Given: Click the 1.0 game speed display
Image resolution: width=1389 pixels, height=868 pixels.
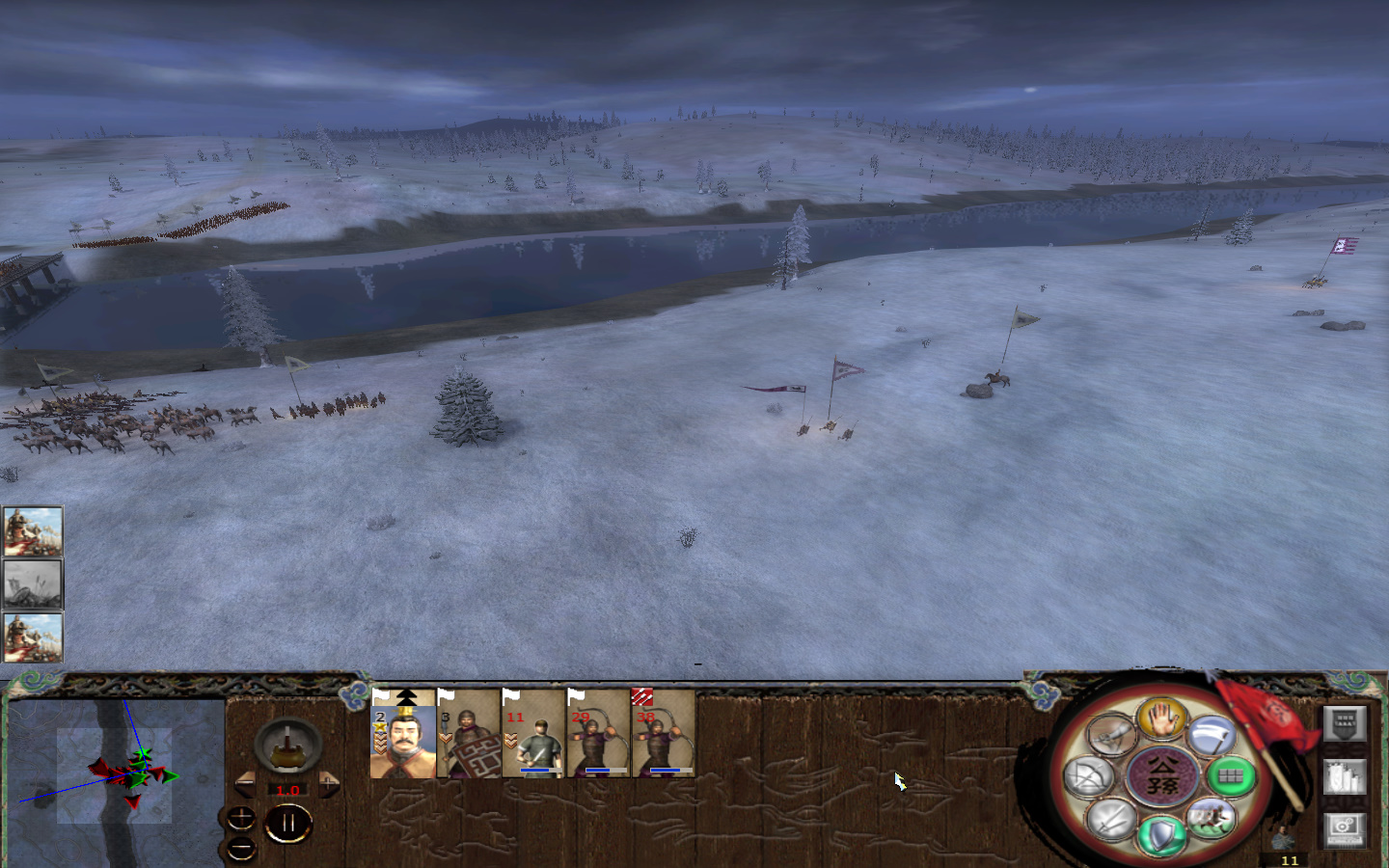Looking at the screenshot, I should pos(286,789).
